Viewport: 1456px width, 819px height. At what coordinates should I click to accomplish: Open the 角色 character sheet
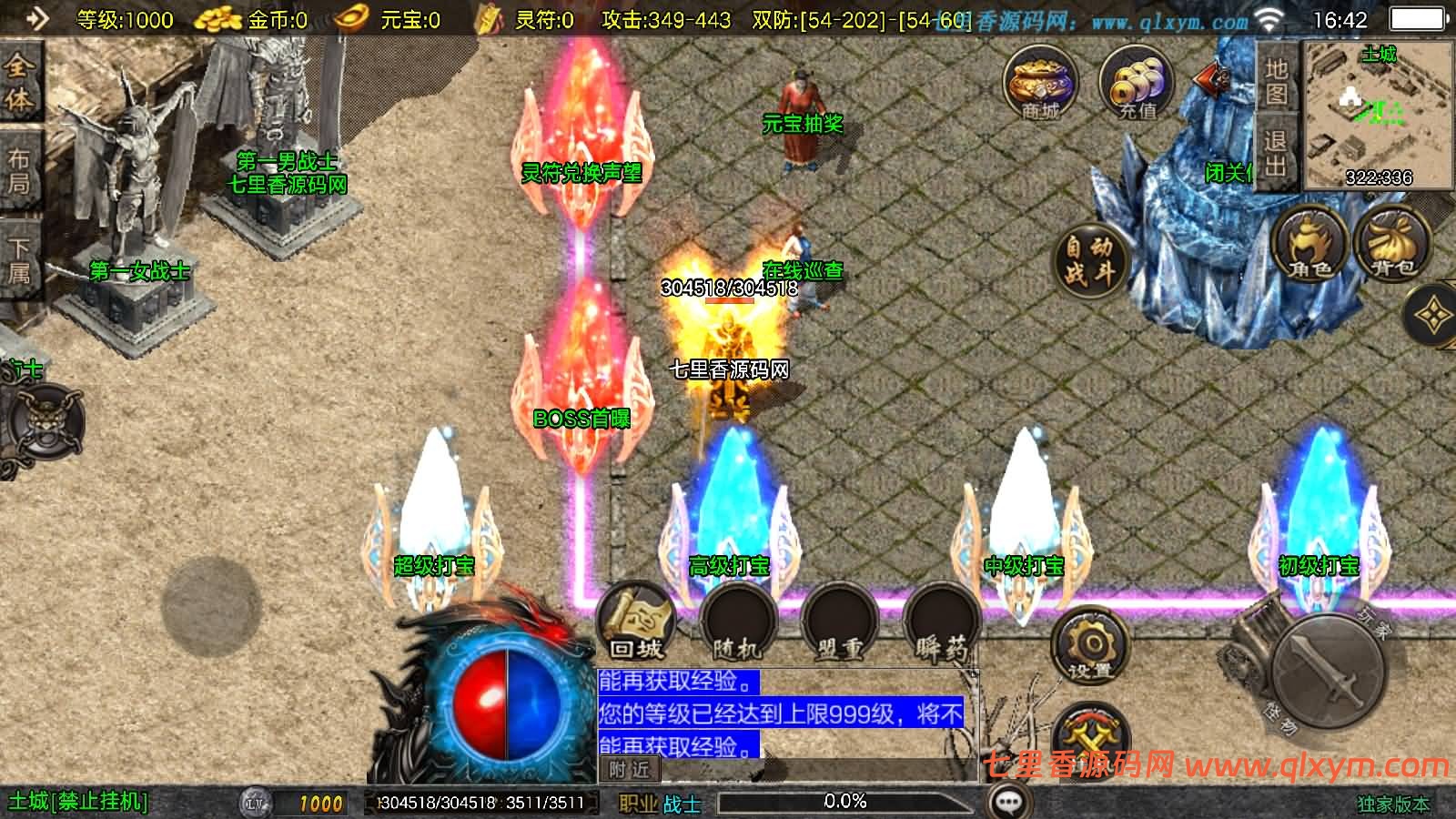tap(1310, 244)
